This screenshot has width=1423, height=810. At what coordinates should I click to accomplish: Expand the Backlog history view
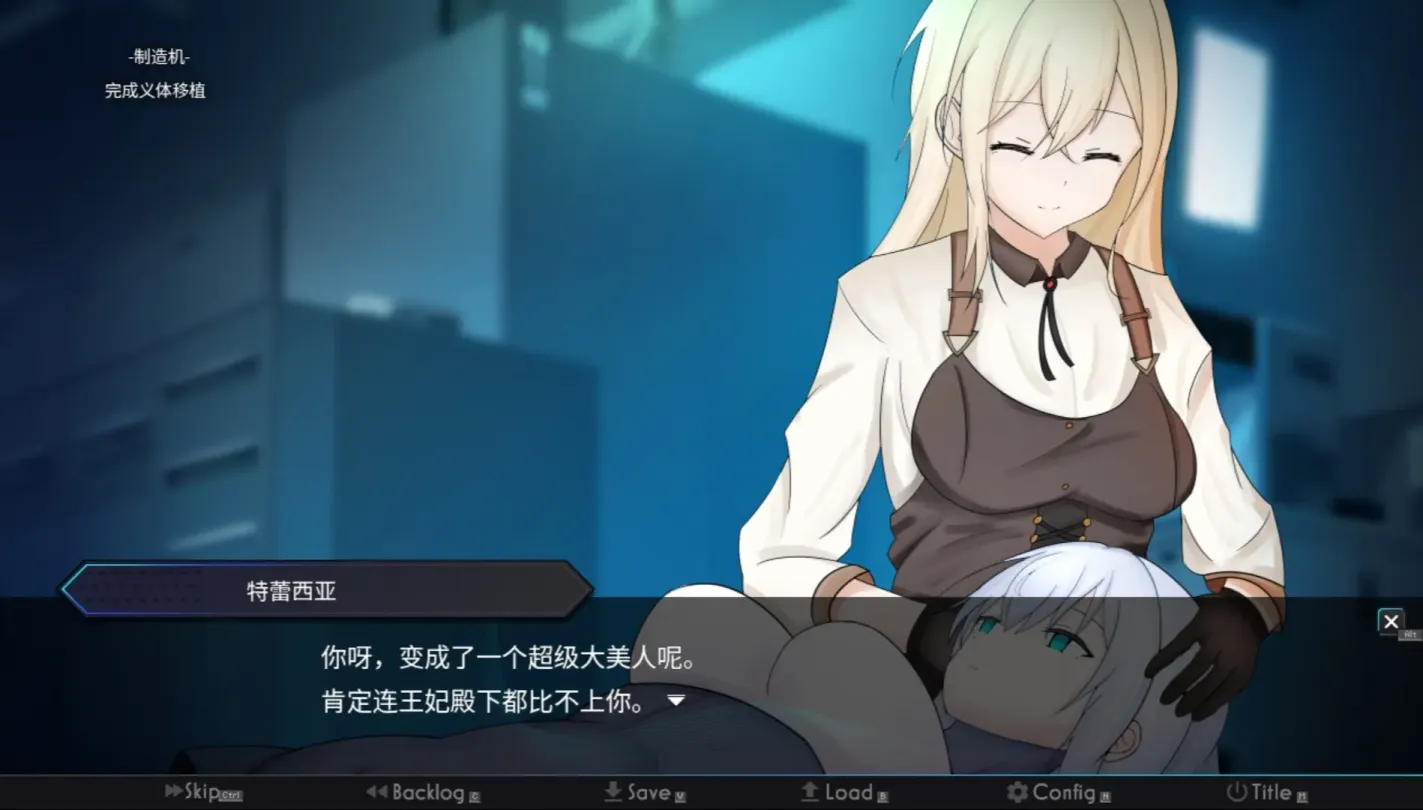click(x=430, y=792)
